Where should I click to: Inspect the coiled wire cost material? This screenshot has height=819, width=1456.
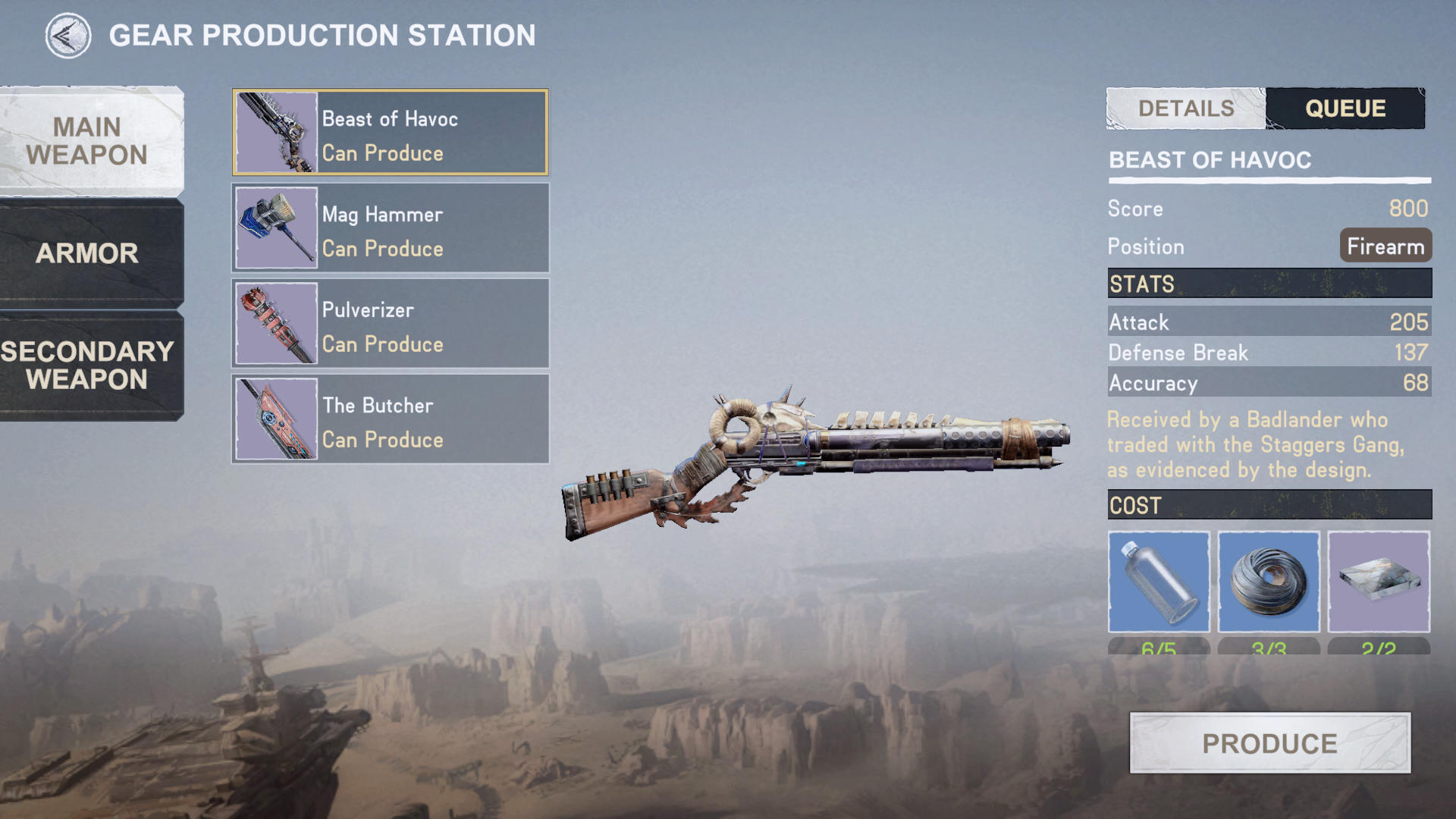(1269, 582)
